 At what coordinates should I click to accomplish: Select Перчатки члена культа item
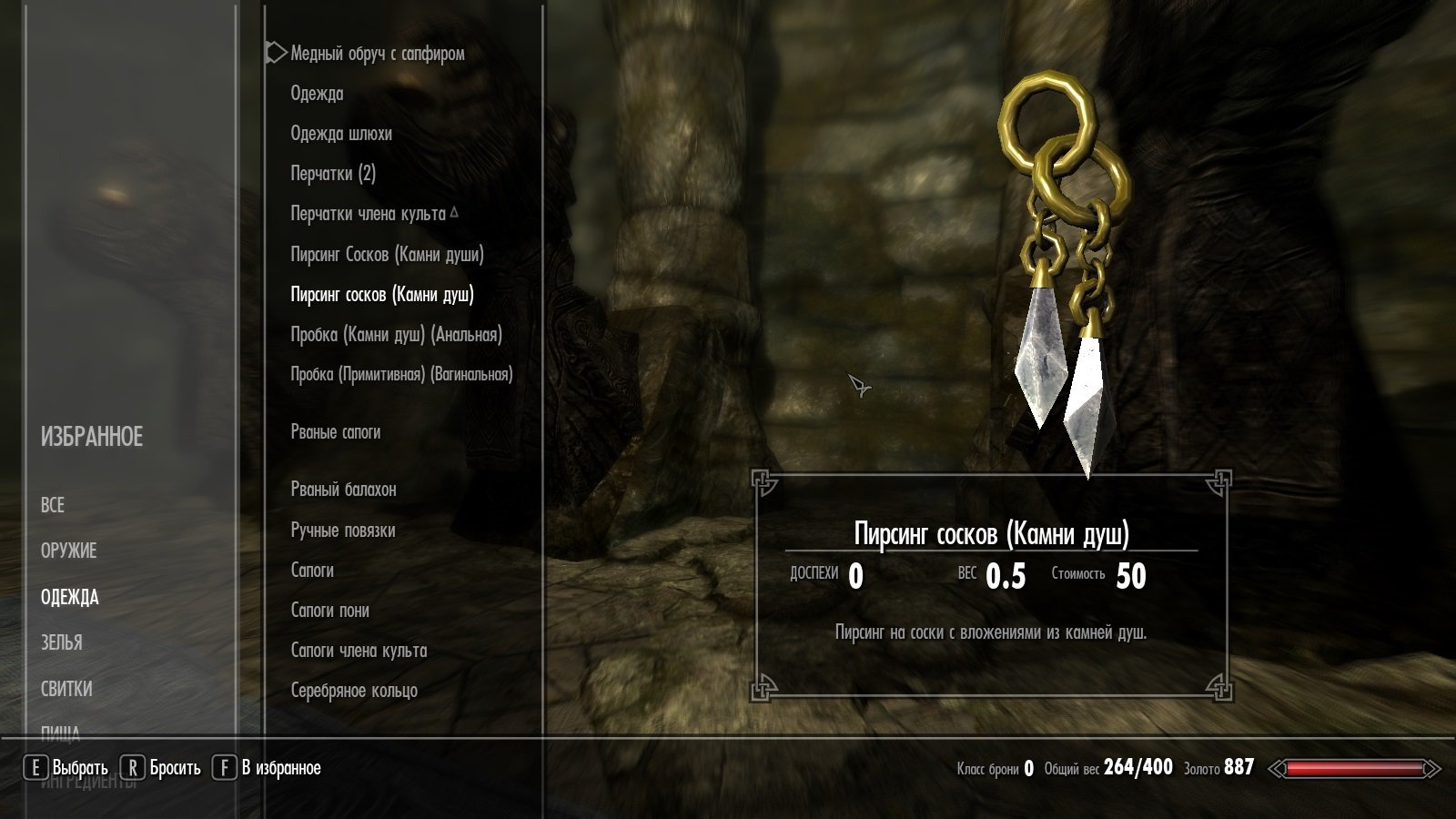369,214
